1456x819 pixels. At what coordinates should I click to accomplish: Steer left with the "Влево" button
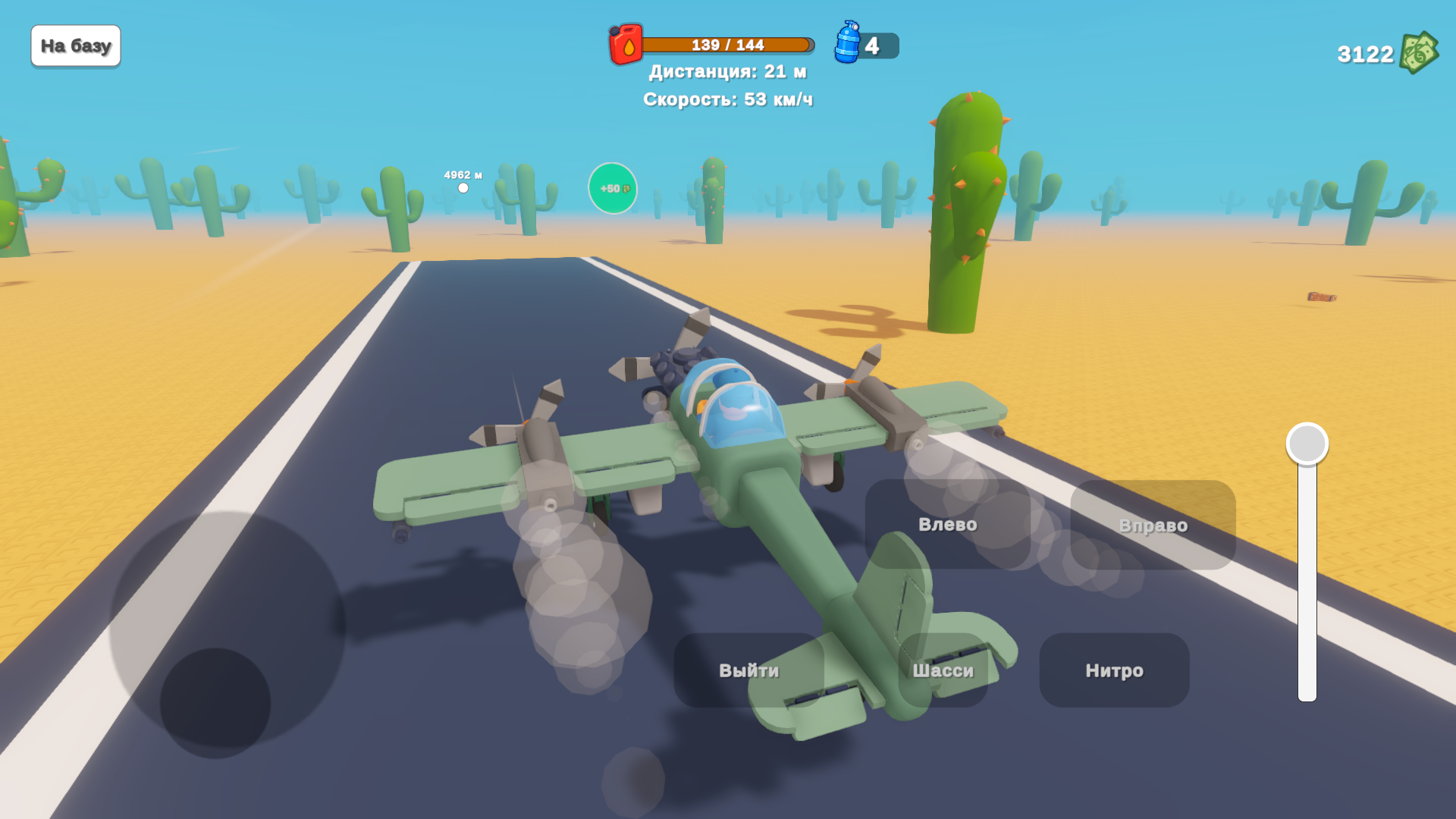[947, 524]
